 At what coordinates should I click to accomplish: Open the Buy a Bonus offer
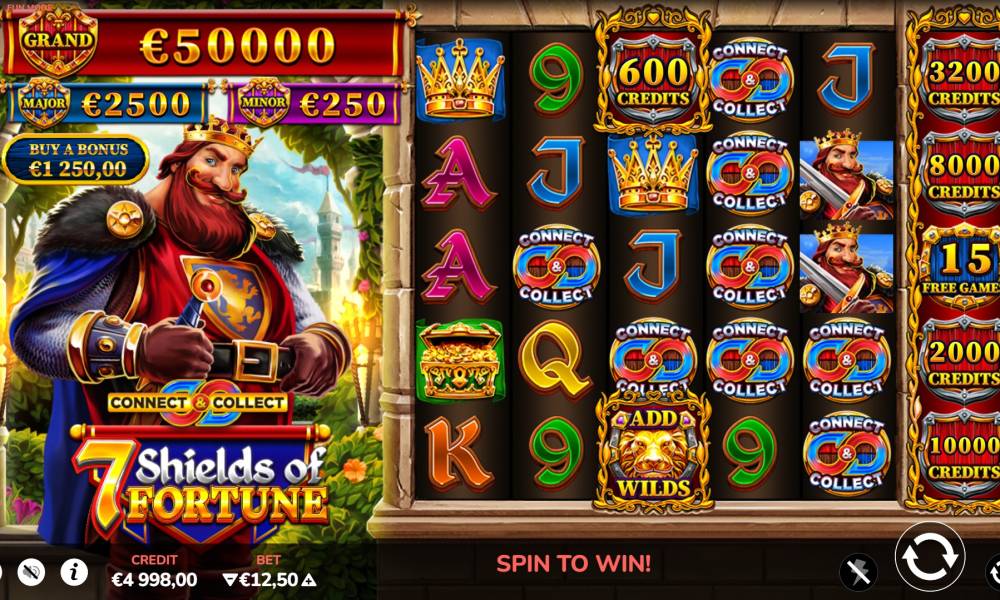pos(75,160)
